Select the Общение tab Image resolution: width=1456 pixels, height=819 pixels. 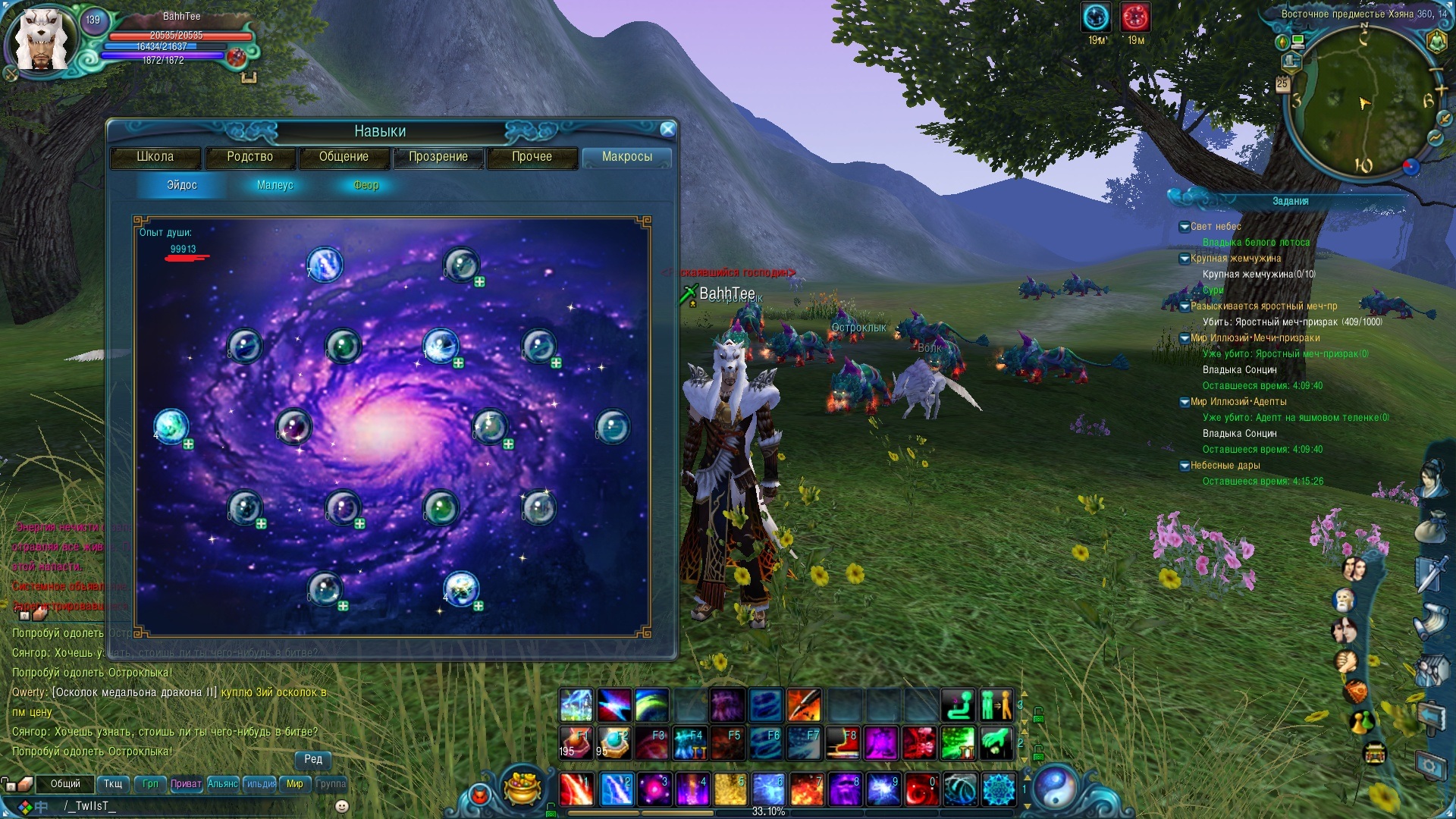tap(344, 157)
